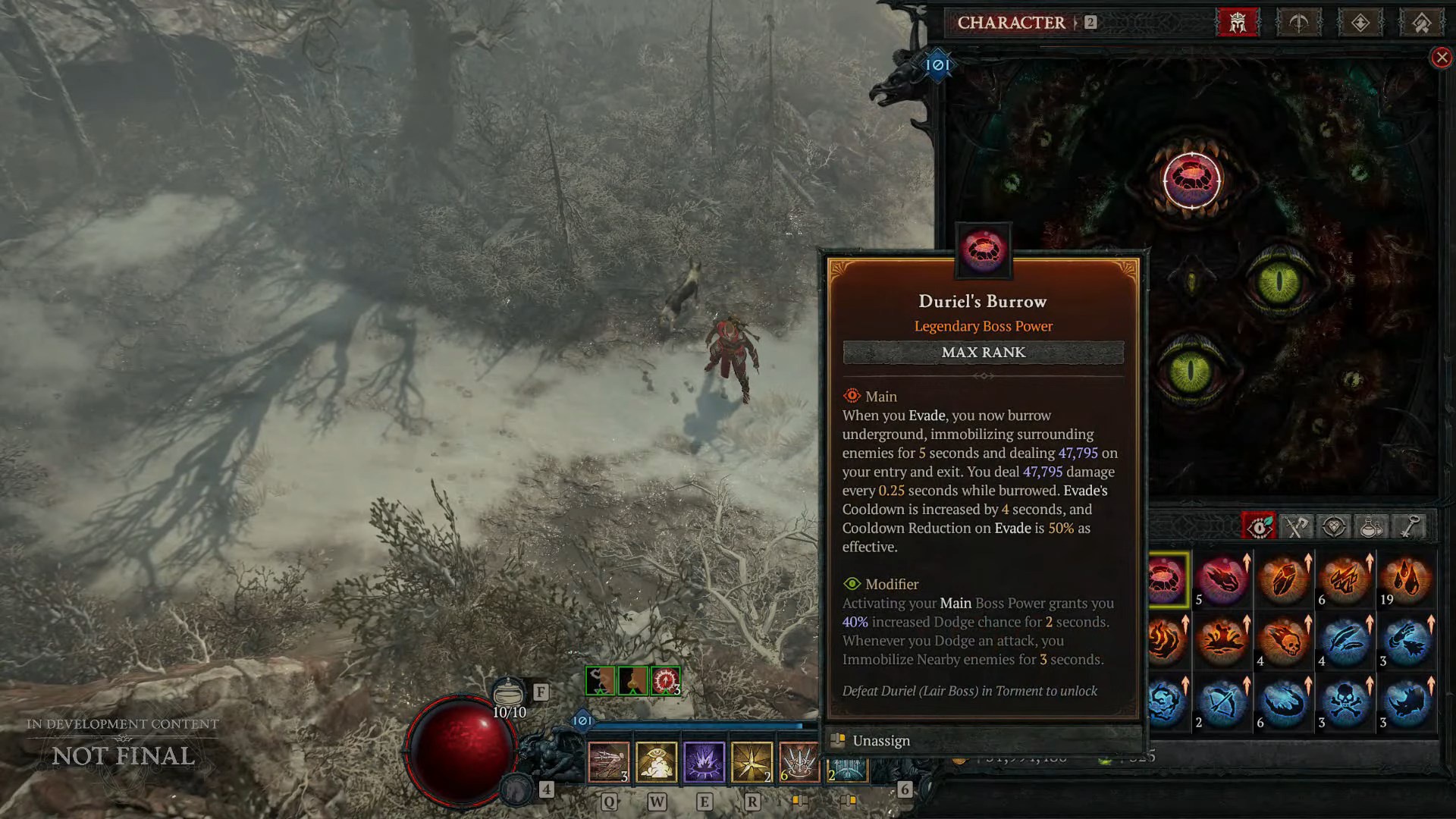
Task: Choose the flaming skull boss power
Action: tap(1283, 641)
